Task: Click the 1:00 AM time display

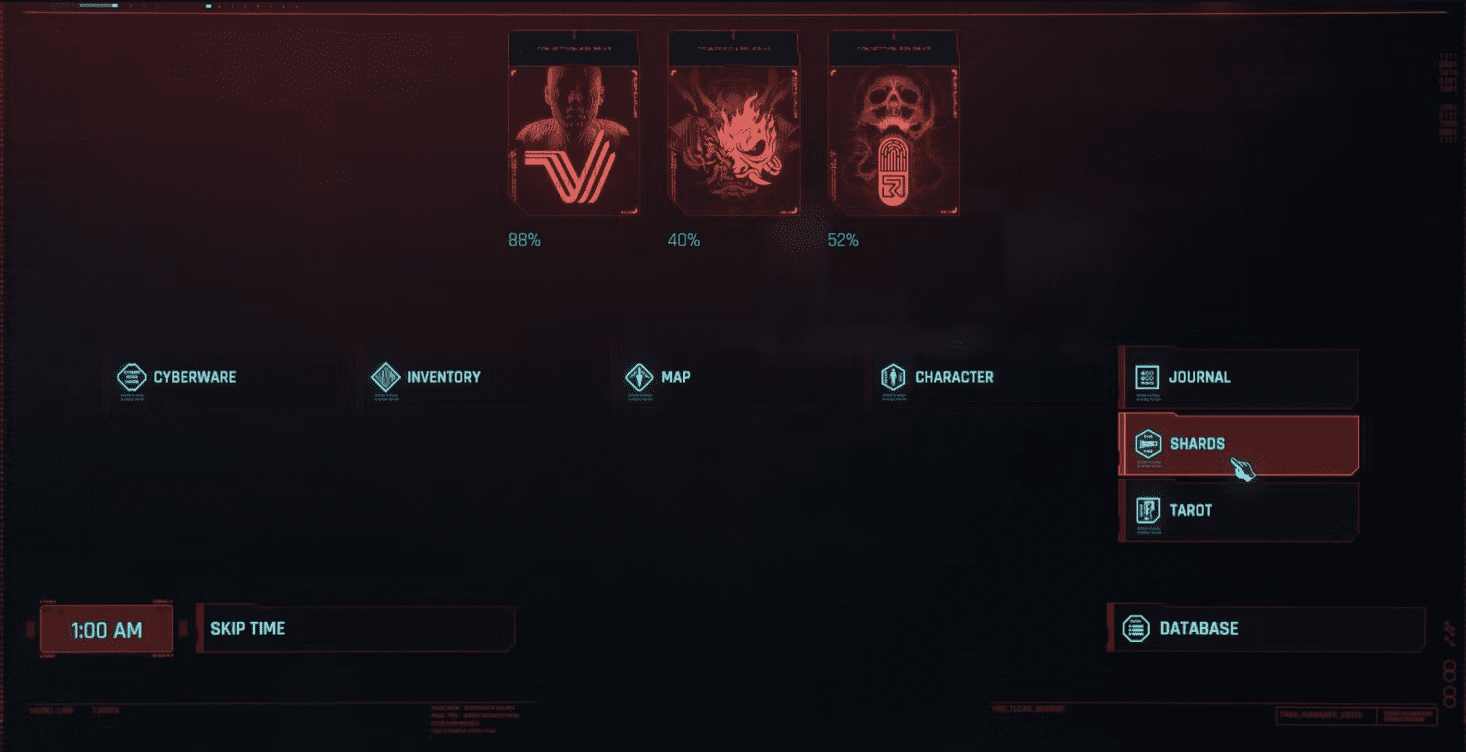Action: pos(106,629)
